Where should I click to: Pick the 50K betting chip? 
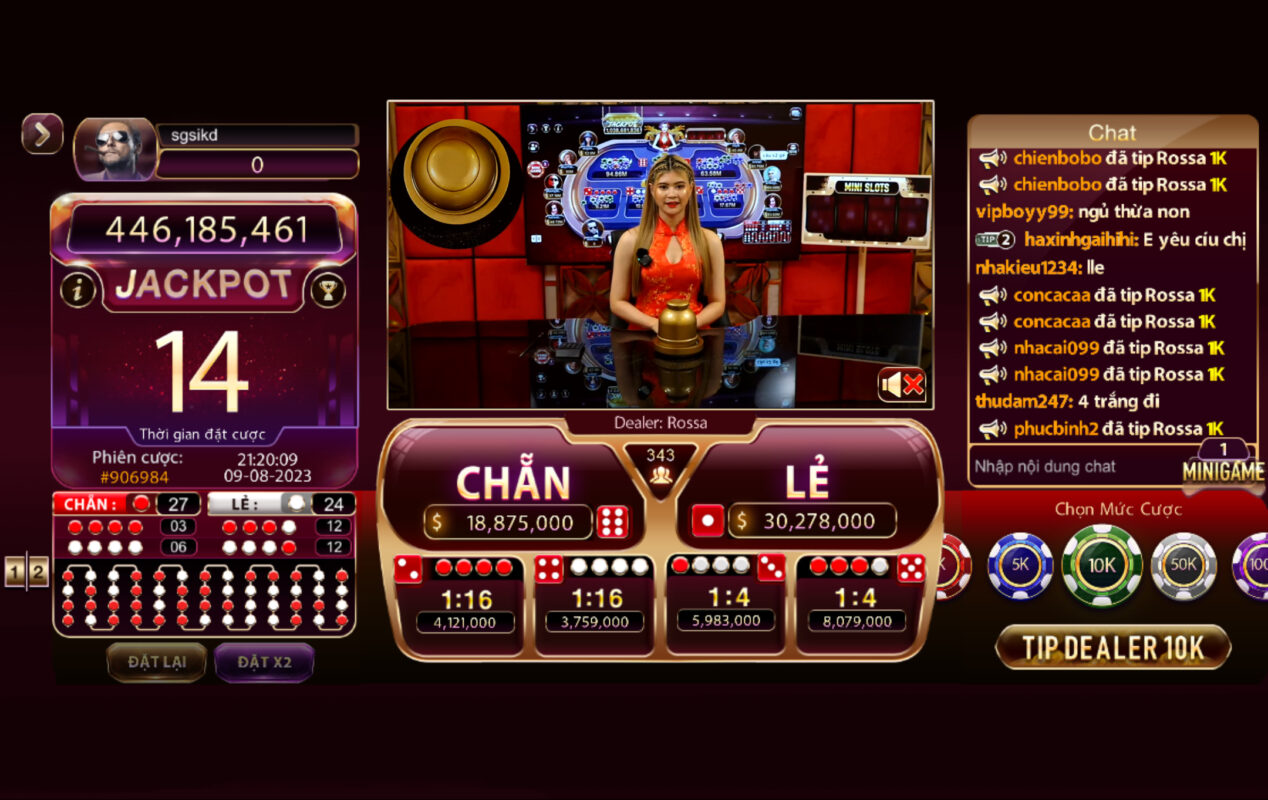click(1183, 565)
